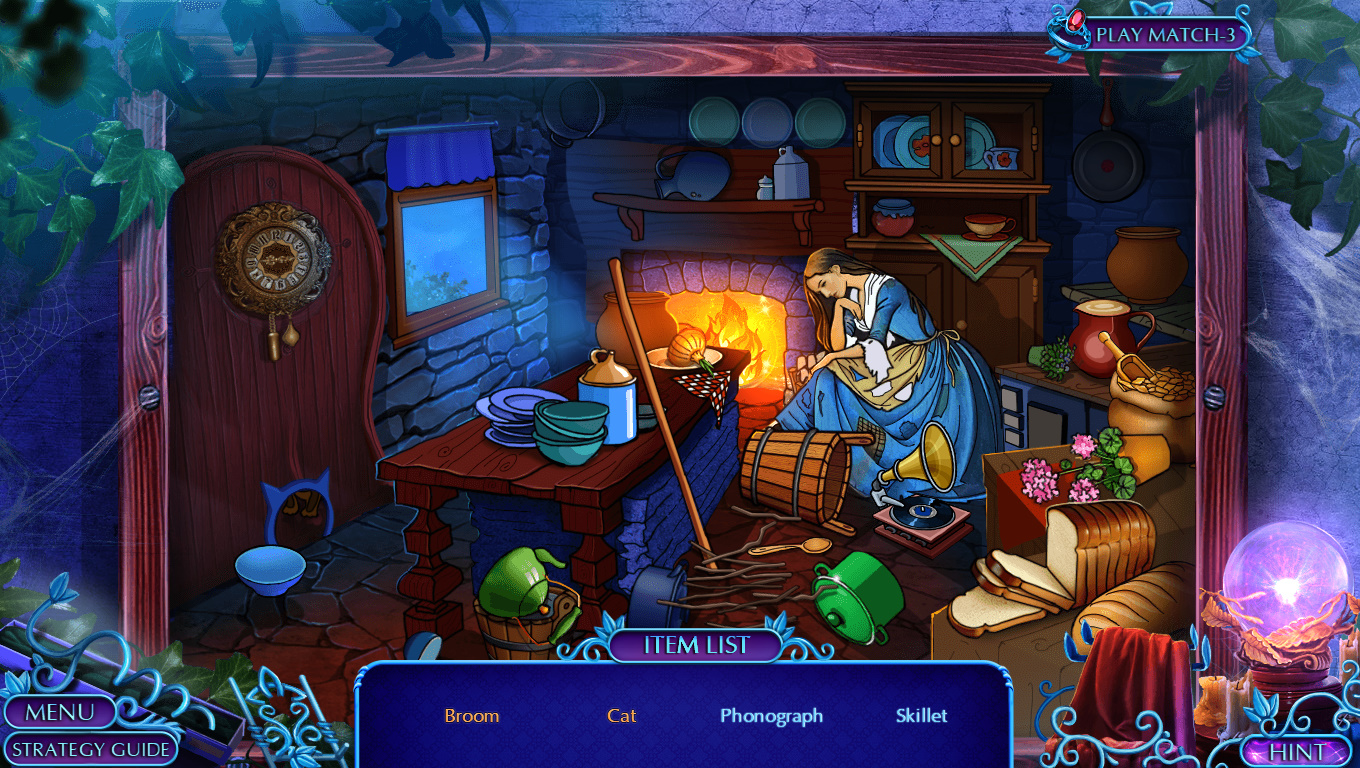Image resolution: width=1360 pixels, height=768 pixels.
Task: Select Broom in the item list
Action: [x=472, y=716]
